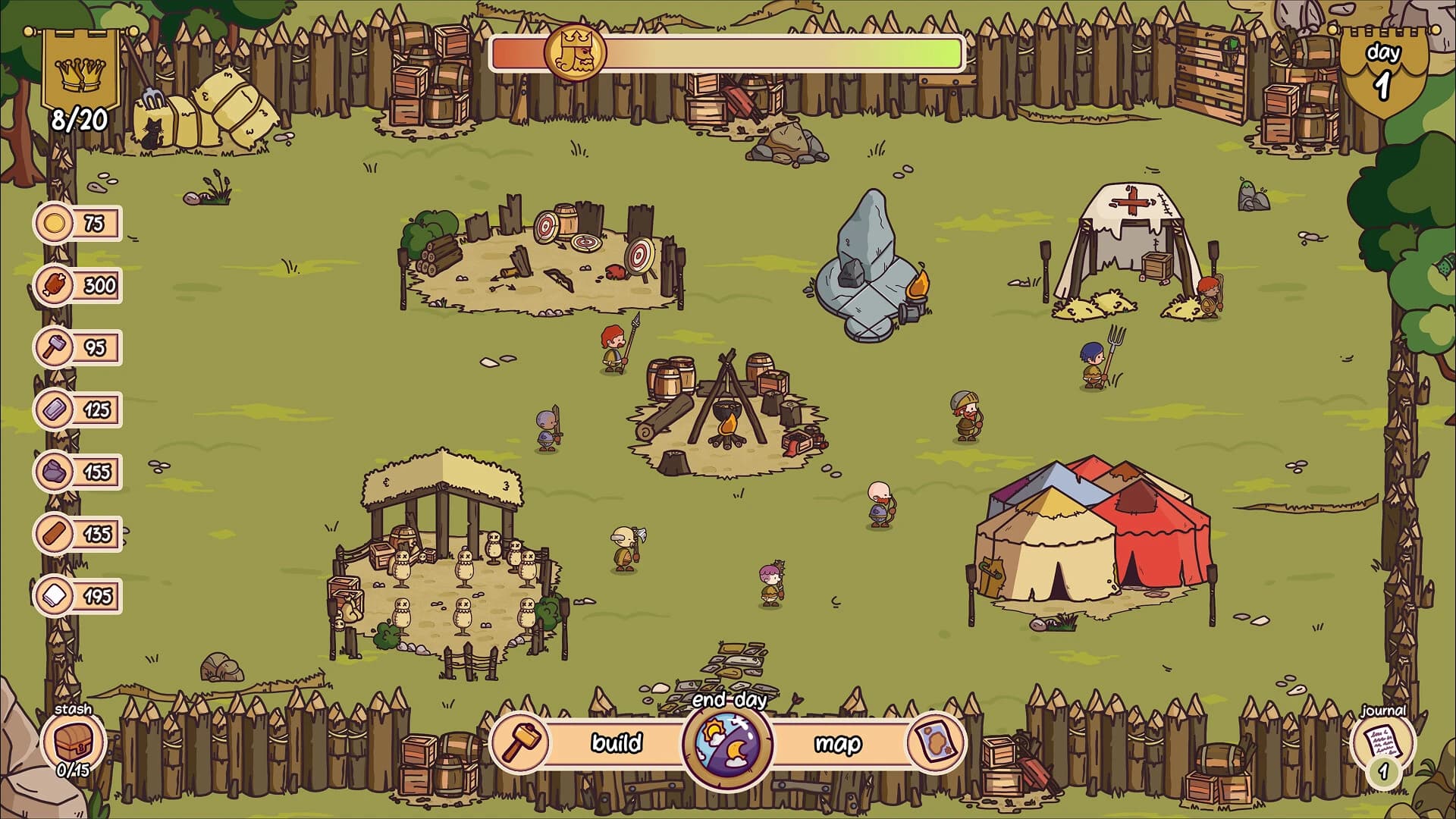Click the hammer icon beside build
This screenshot has height=819, width=1456.
[519, 743]
